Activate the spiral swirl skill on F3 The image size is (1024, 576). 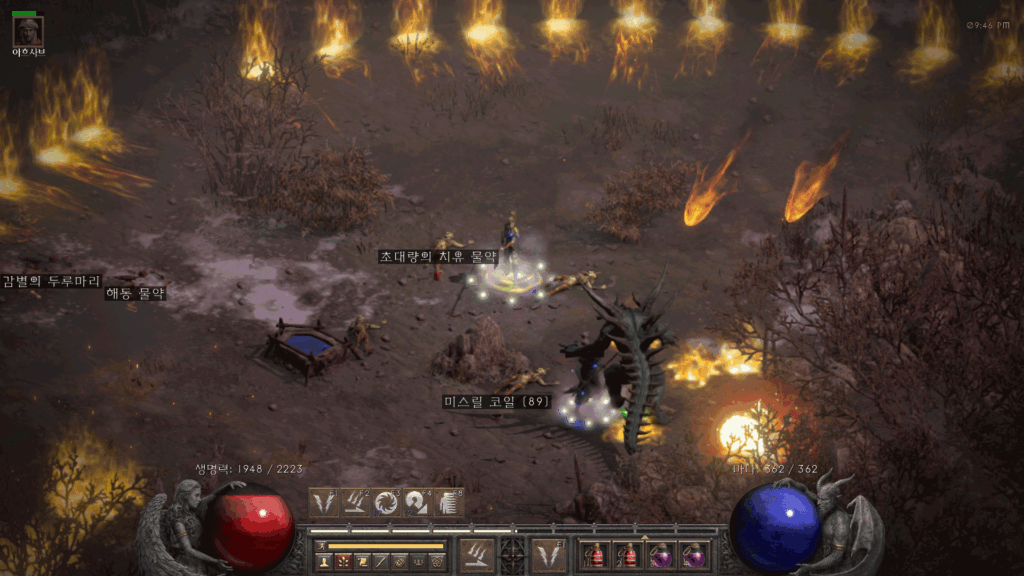click(x=387, y=502)
